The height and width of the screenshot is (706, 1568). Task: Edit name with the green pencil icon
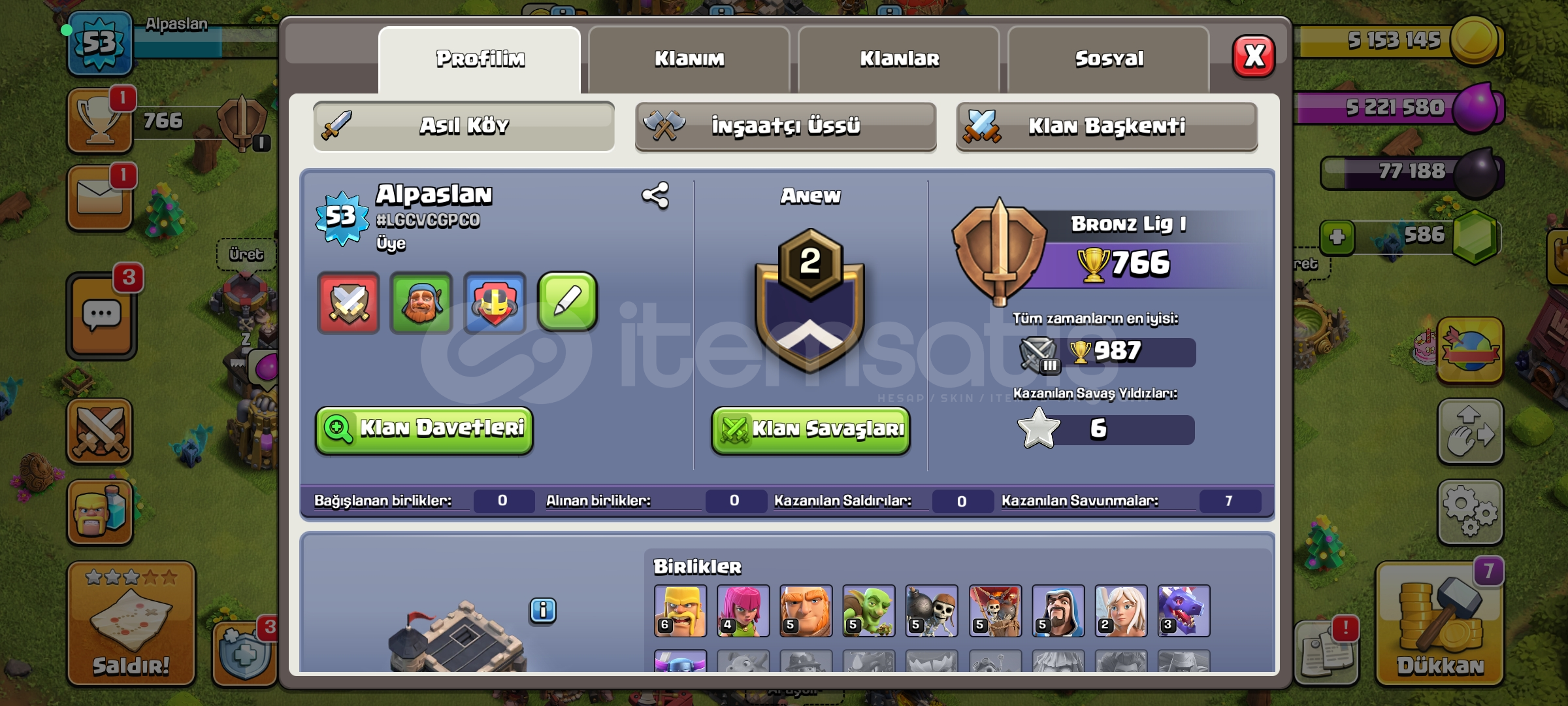[x=567, y=303]
